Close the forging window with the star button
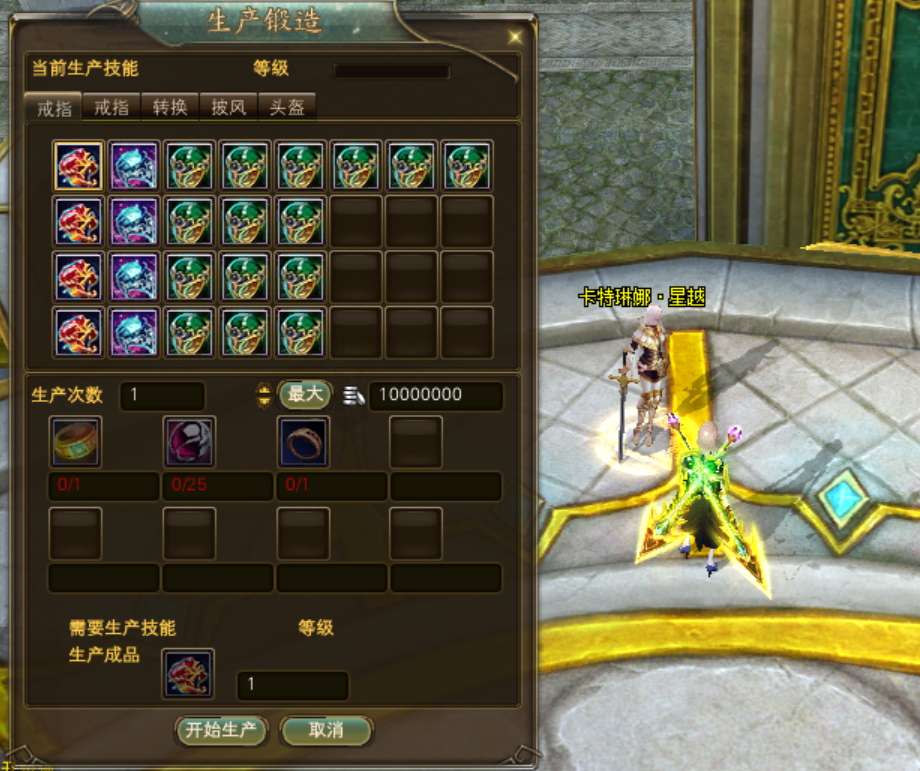This screenshot has width=920, height=771. click(515, 38)
